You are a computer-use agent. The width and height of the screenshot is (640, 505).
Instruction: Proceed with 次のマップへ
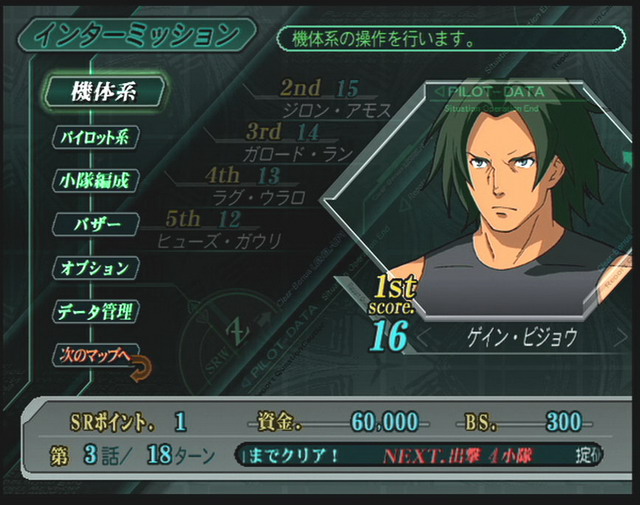point(94,356)
